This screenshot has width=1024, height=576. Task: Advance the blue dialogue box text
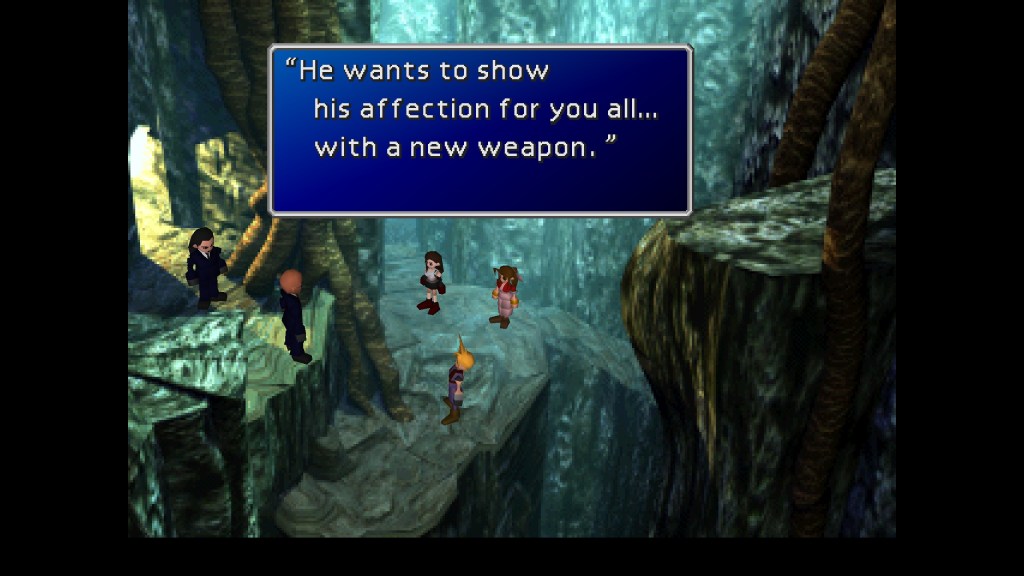(x=480, y=130)
